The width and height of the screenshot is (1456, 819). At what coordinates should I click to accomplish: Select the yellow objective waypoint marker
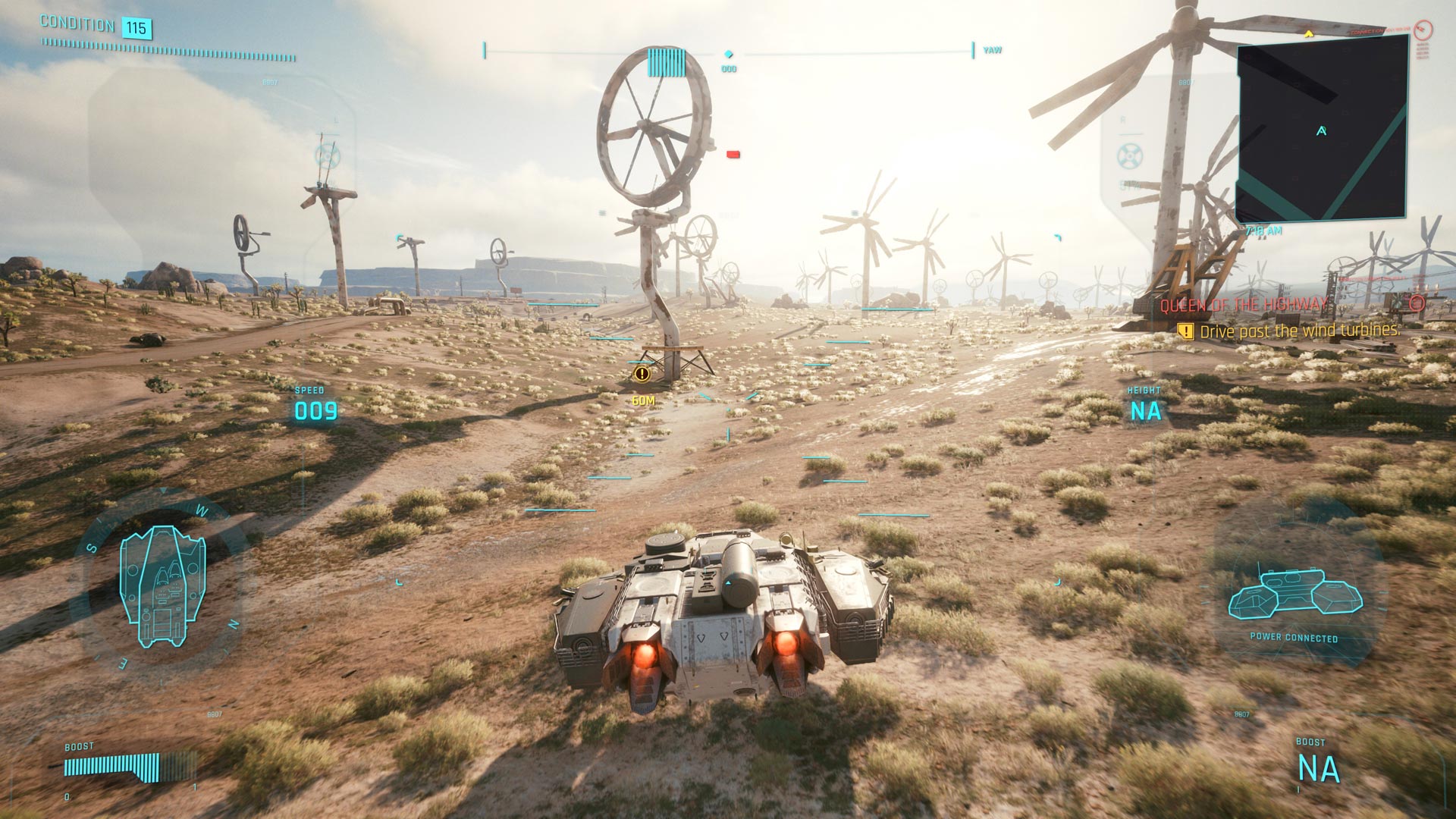642,373
